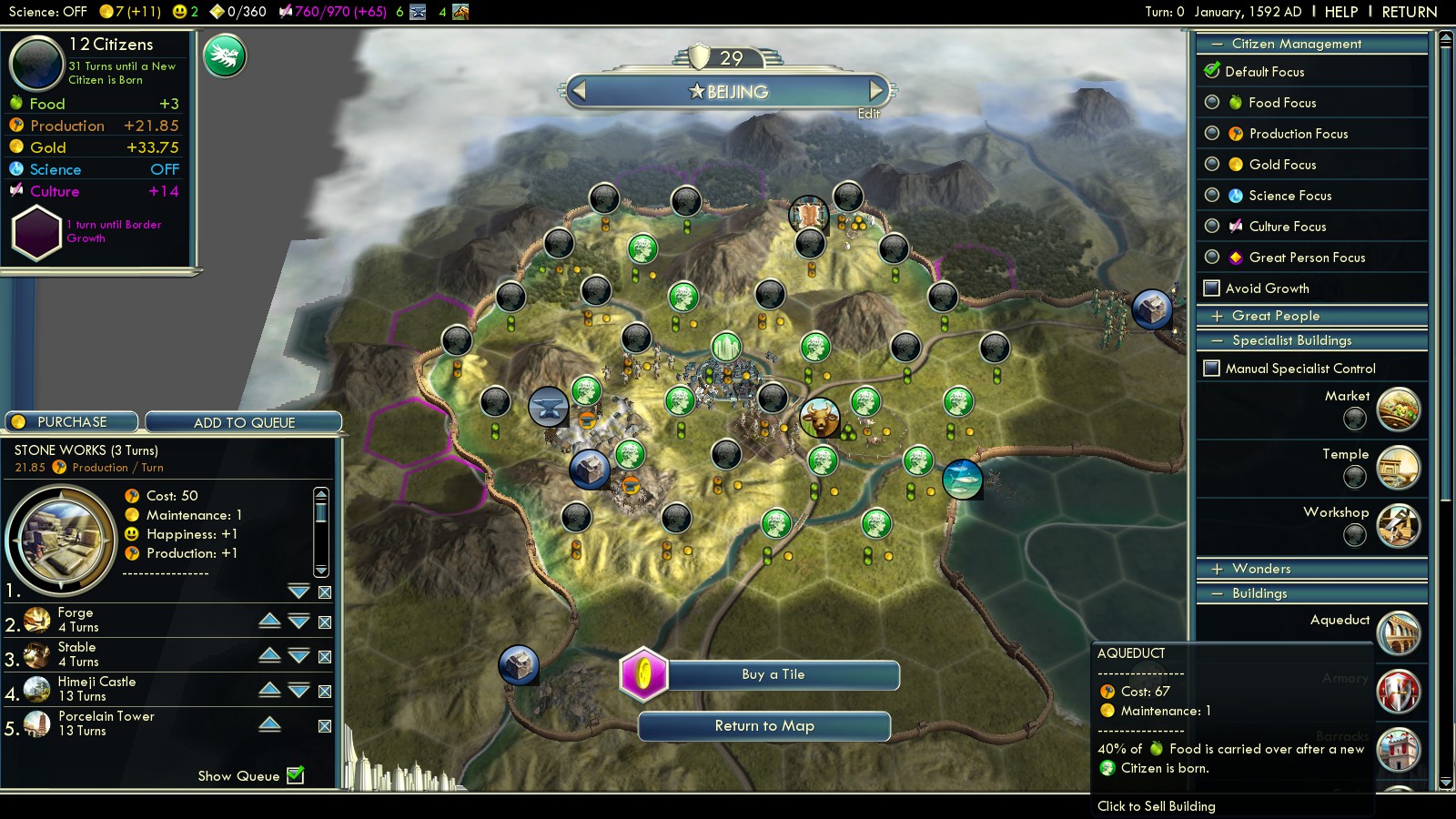Go to the previous city arrow
The height and width of the screenshot is (819, 1456).
[579, 90]
